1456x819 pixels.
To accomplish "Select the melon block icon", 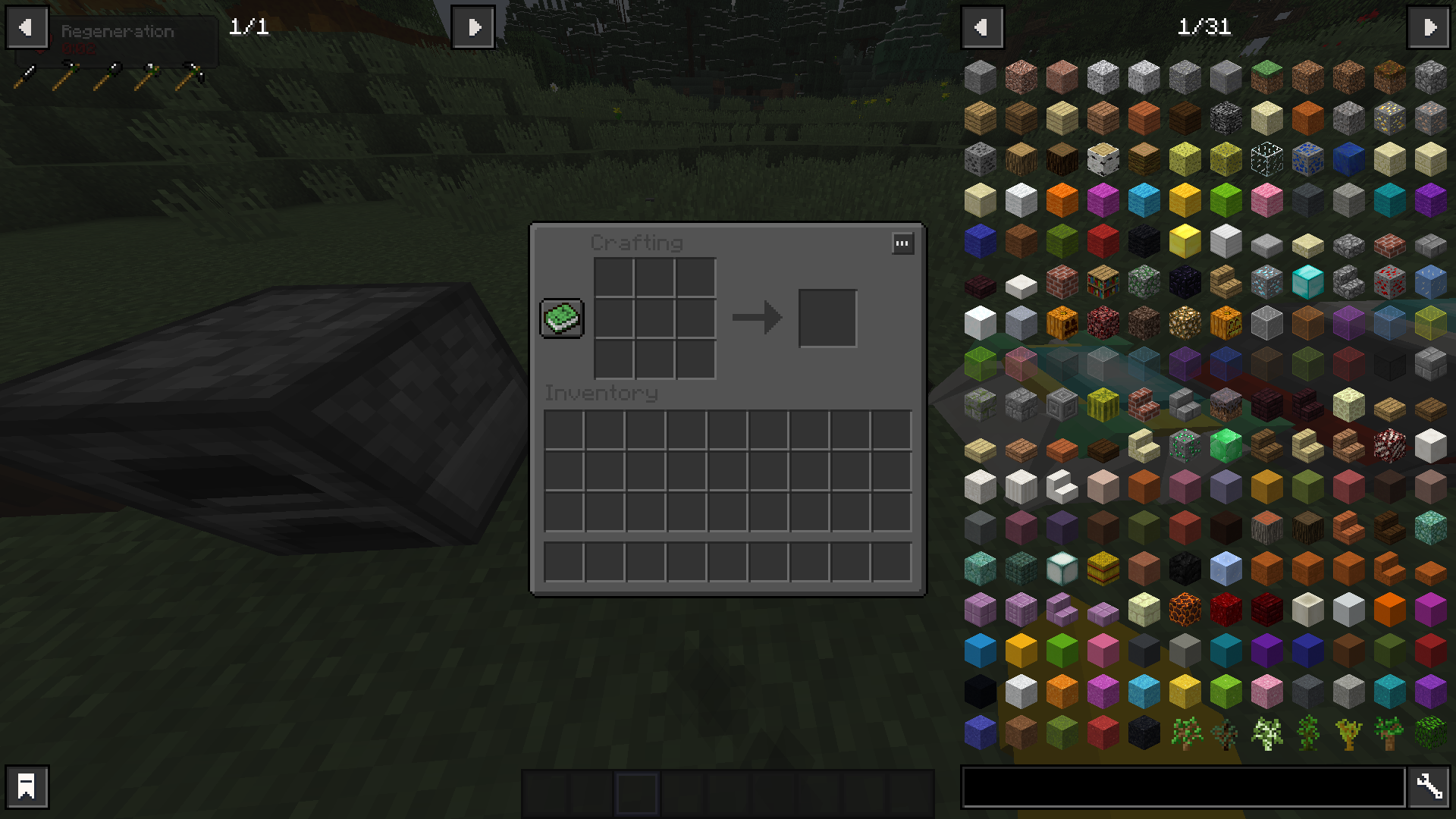I will tap(1102, 404).
